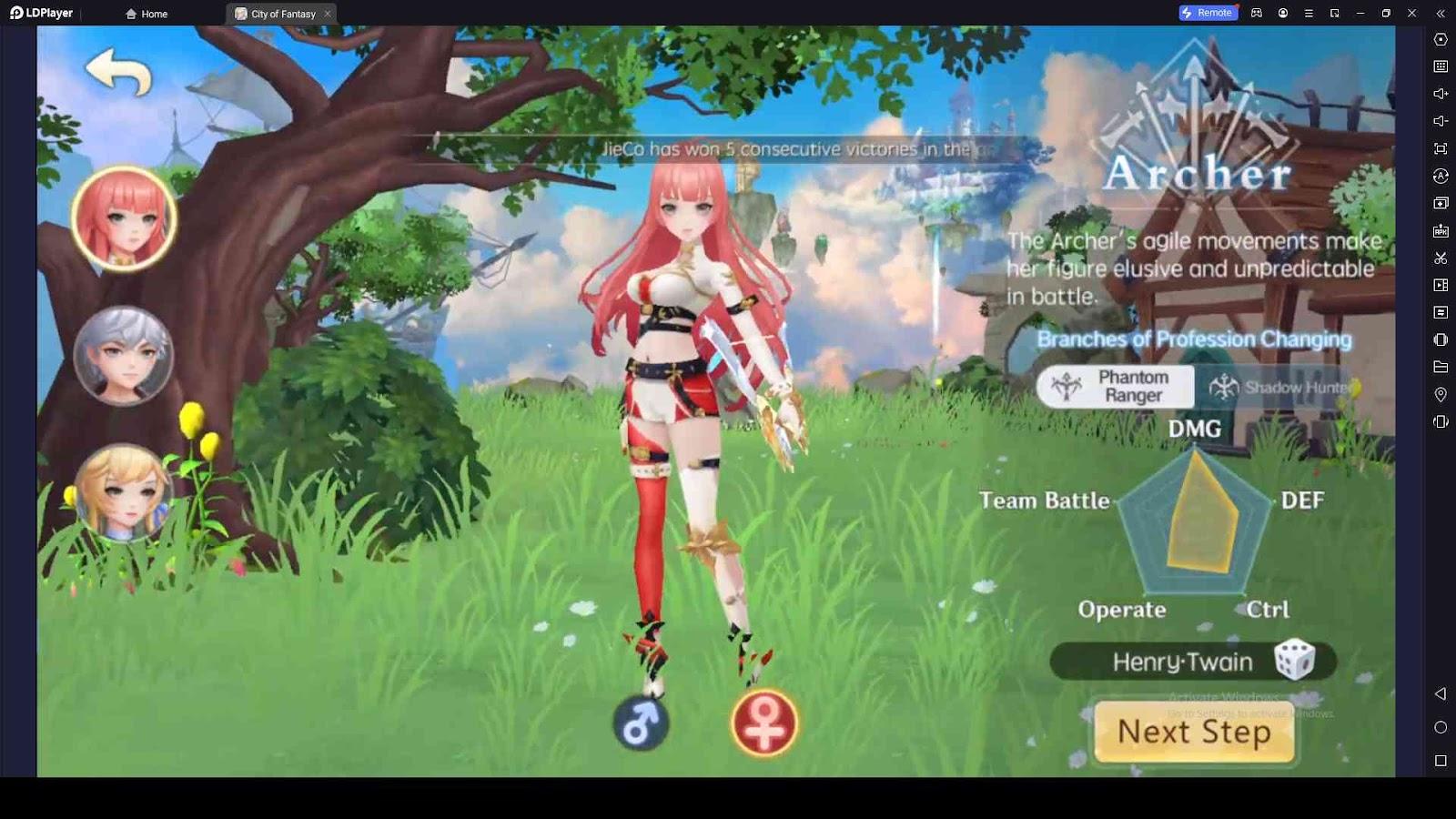This screenshot has width=1456, height=819.
Task: Open the virtual location pin tool
Action: [x=1441, y=394]
